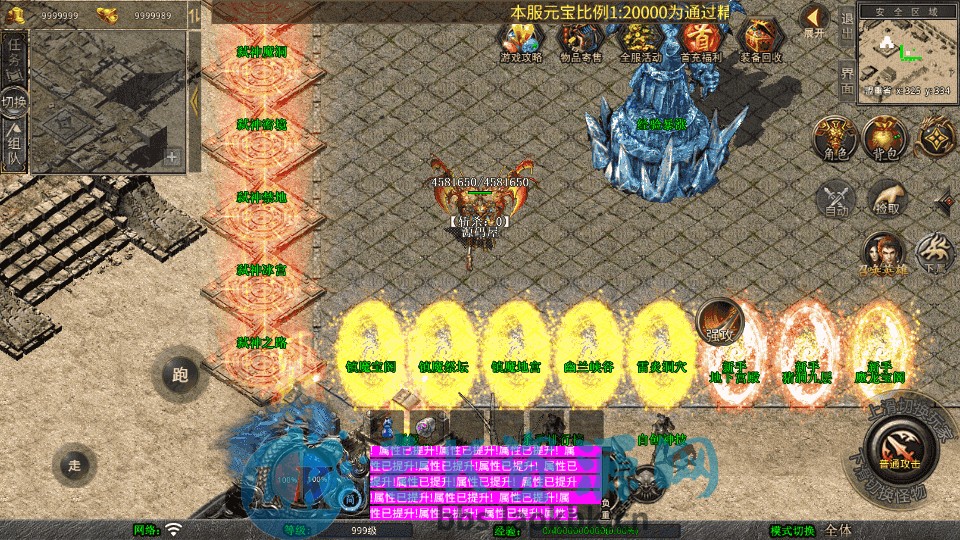The image size is (960, 540).
Task: Summon hero via the 召唤英雄 portrait
Action: click(x=886, y=254)
